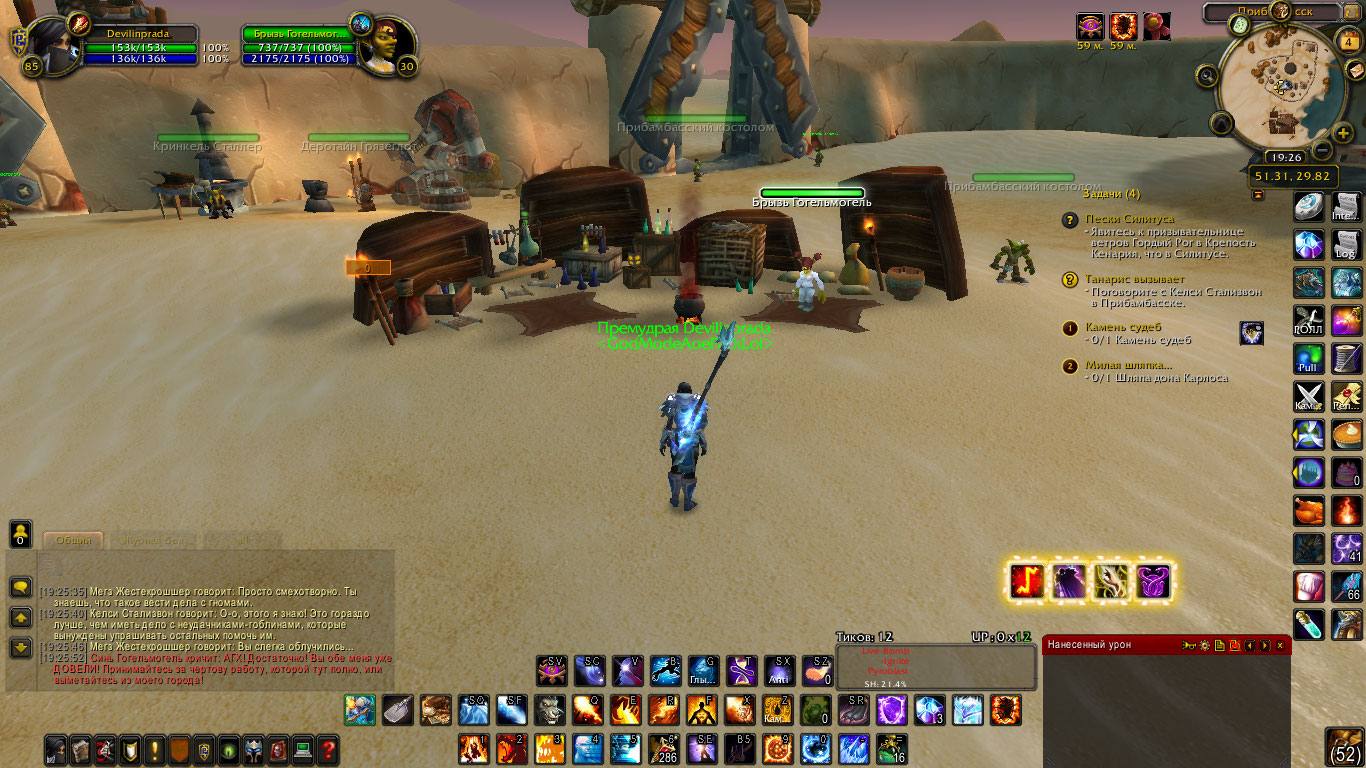Click the Pull macro button

1309,359
